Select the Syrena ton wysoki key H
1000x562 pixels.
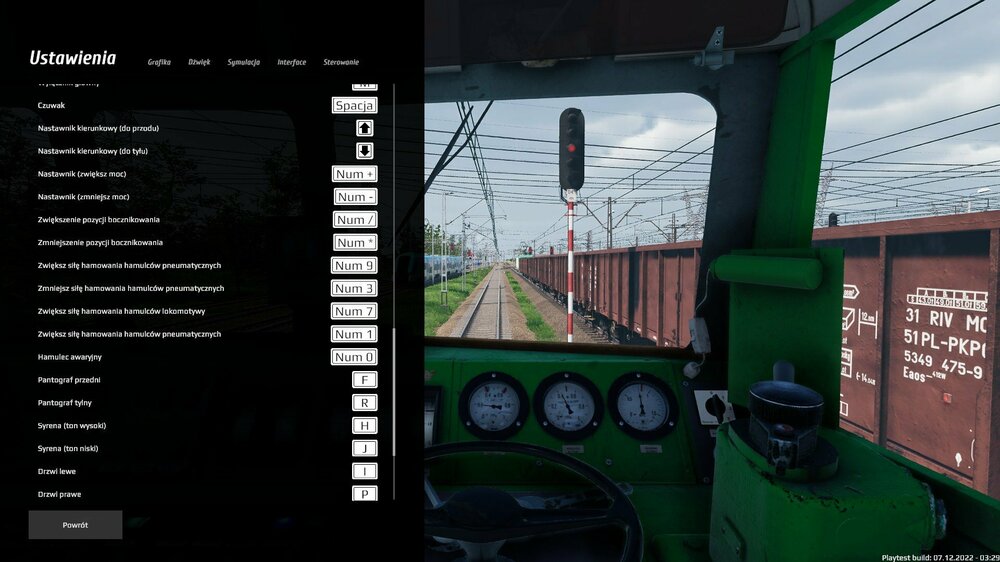tap(365, 426)
